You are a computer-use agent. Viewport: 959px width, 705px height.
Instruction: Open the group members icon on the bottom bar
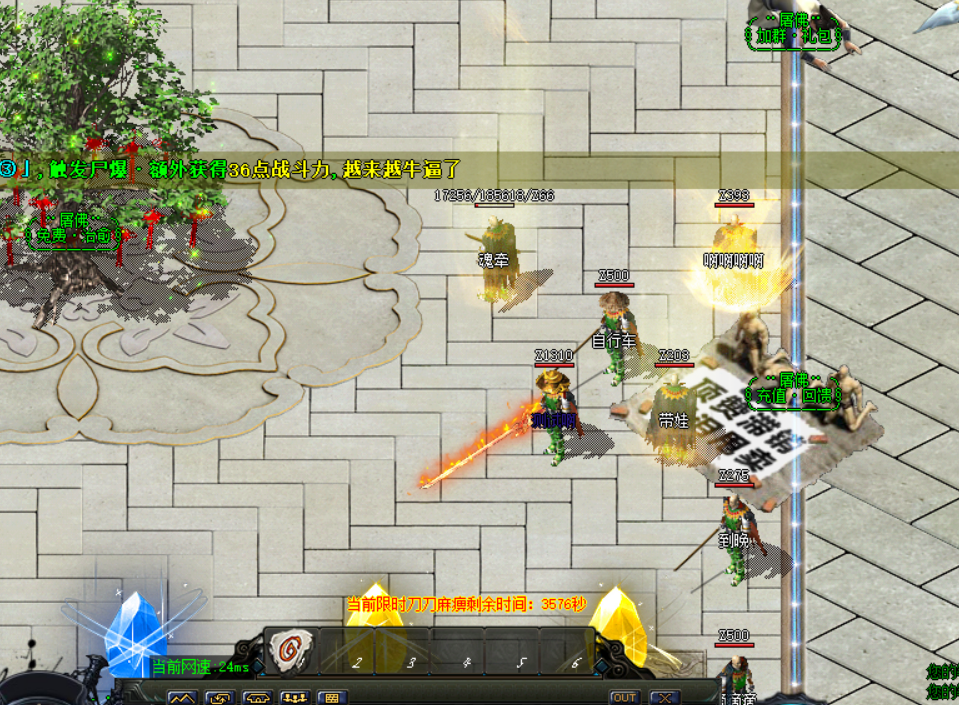point(294,697)
